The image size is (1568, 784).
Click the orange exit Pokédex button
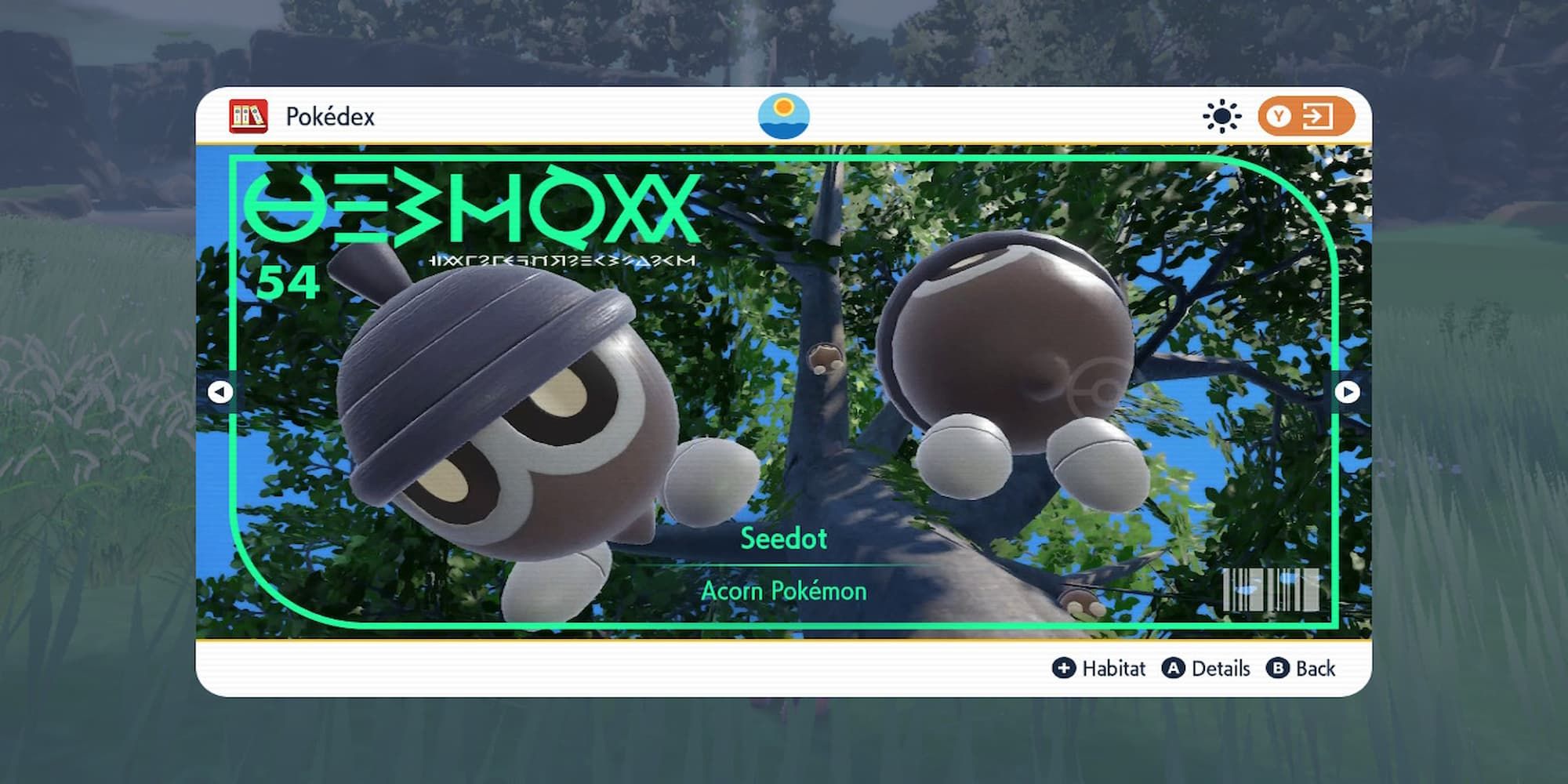tap(1305, 117)
